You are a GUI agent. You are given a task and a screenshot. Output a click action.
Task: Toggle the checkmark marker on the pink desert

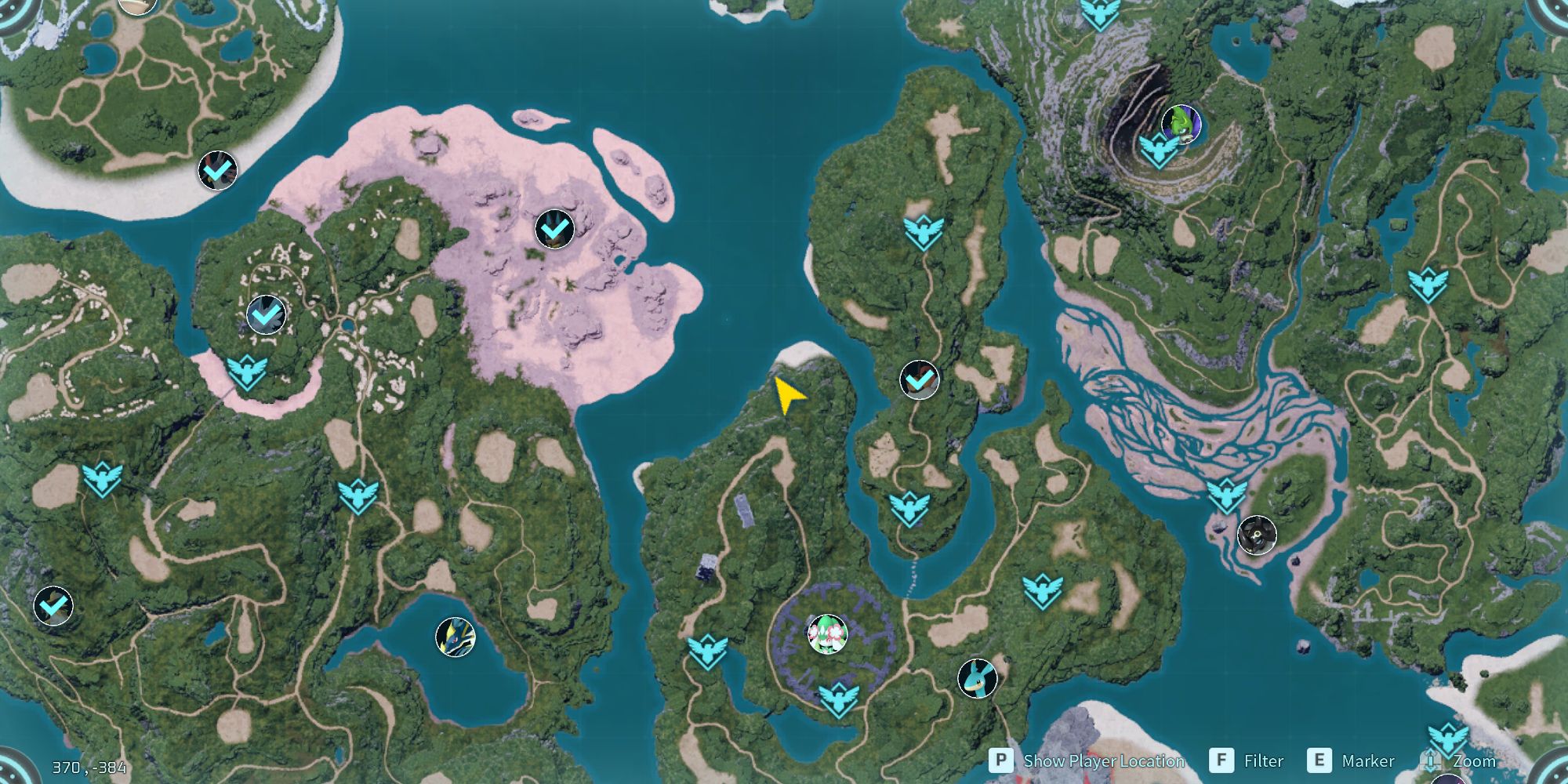pyautogui.click(x=554, y=230)
